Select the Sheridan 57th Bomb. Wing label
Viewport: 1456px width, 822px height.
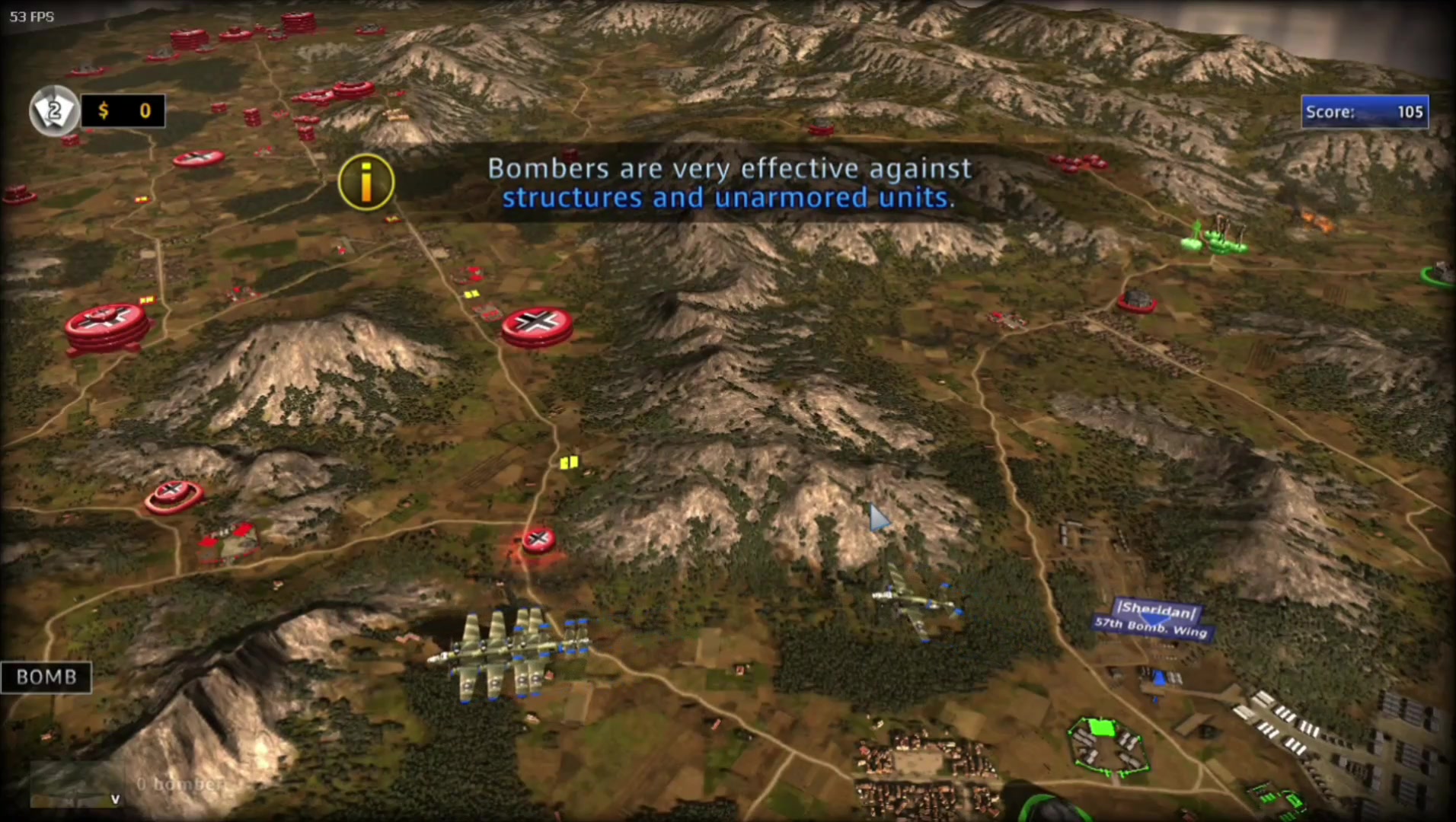pos(1153,620)
